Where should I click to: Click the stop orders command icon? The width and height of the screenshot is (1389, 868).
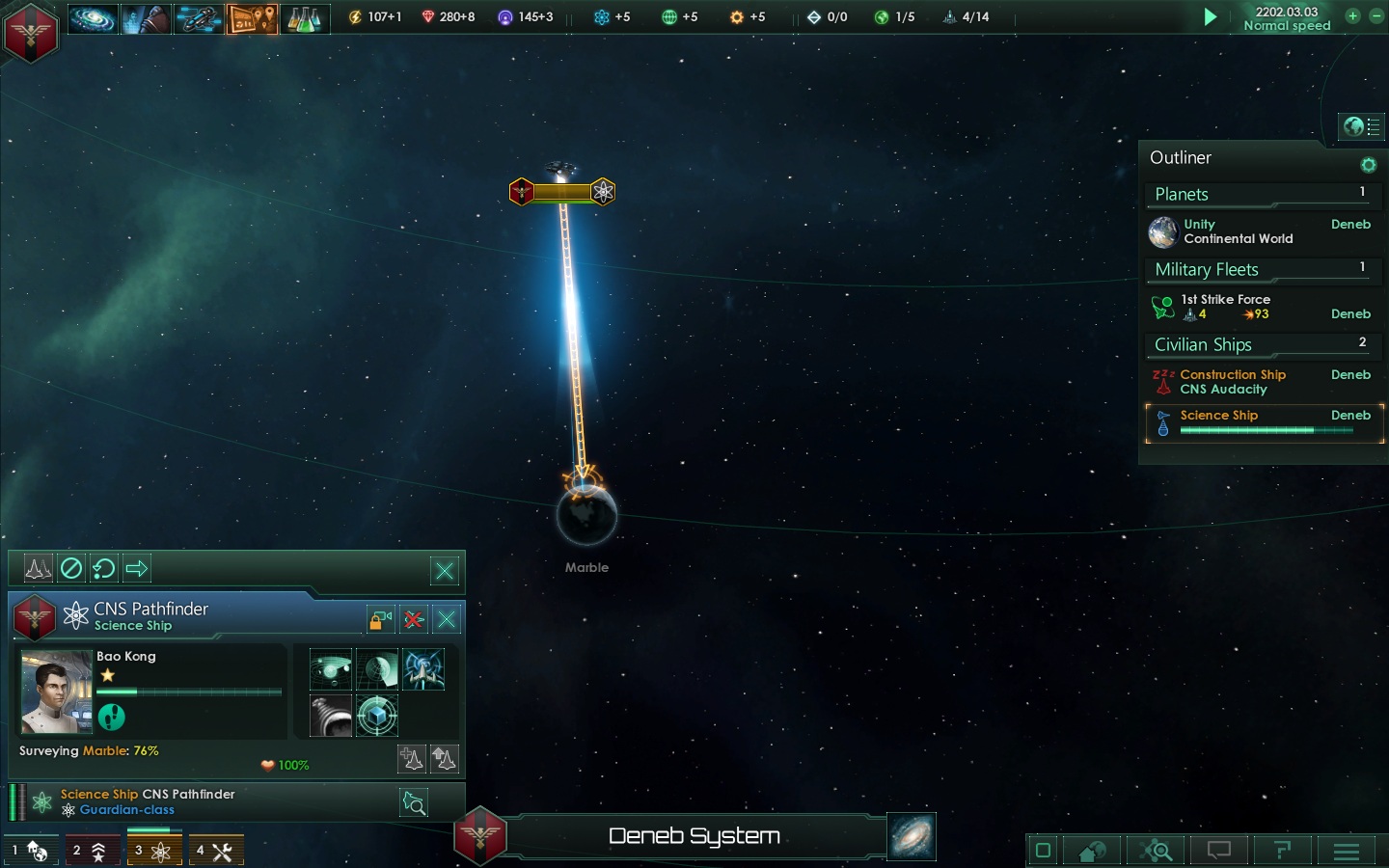(x=71, y=568)
